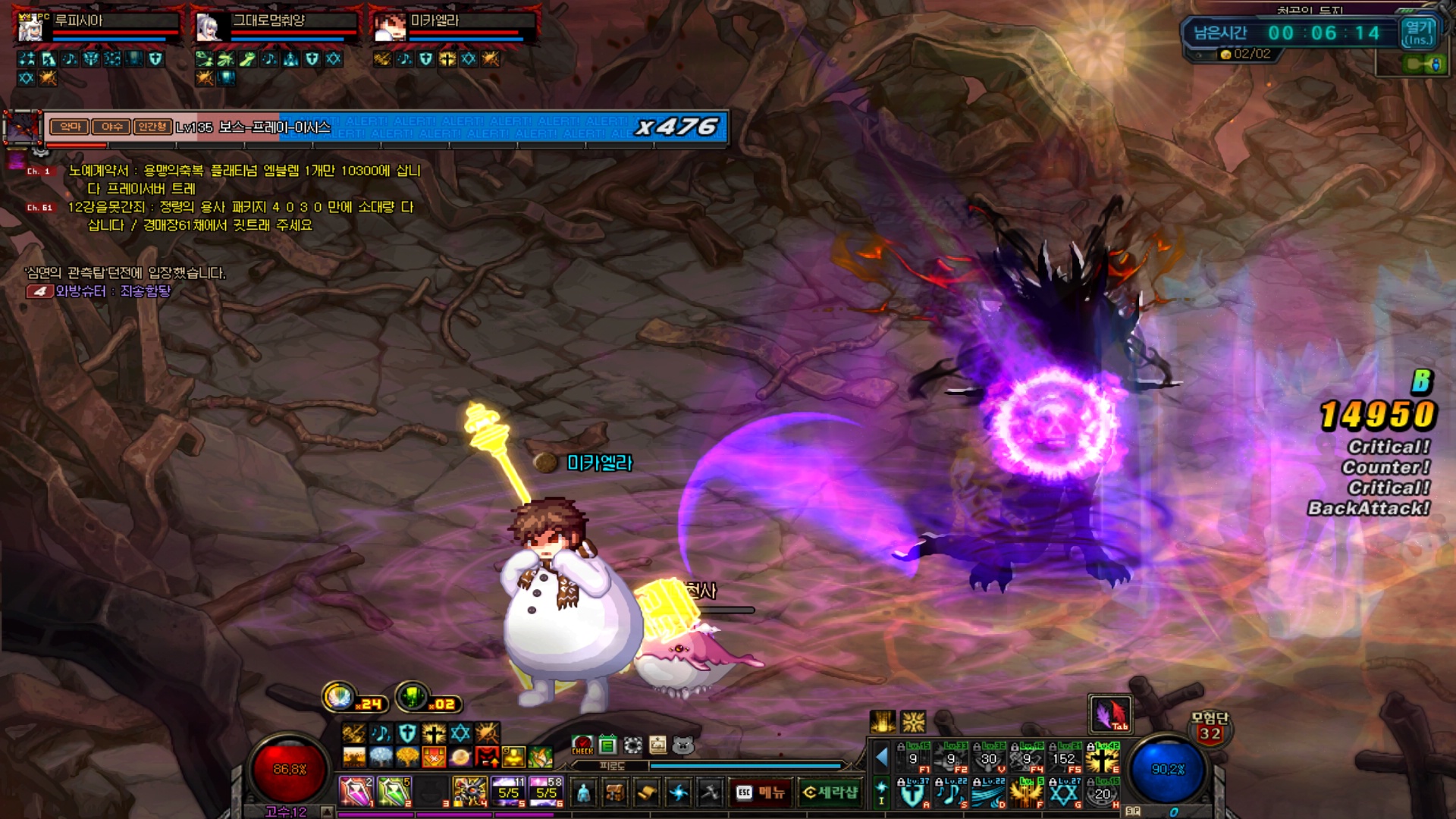The image size is (1456, 819).
Task: Activate the cyan shield skill on A
Action: (x=912, y=793)
